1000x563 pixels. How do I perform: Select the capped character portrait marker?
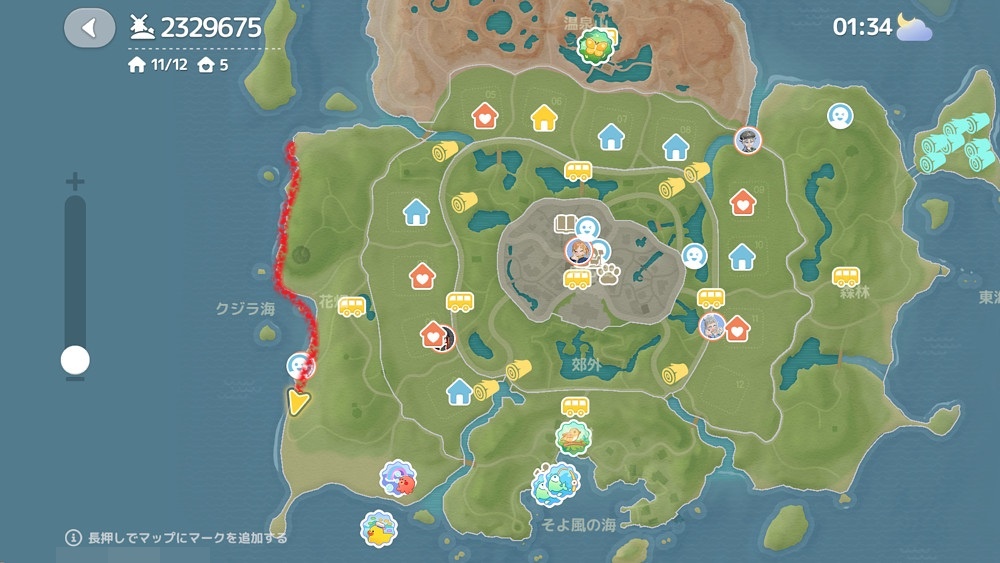[x=748, y=140]
